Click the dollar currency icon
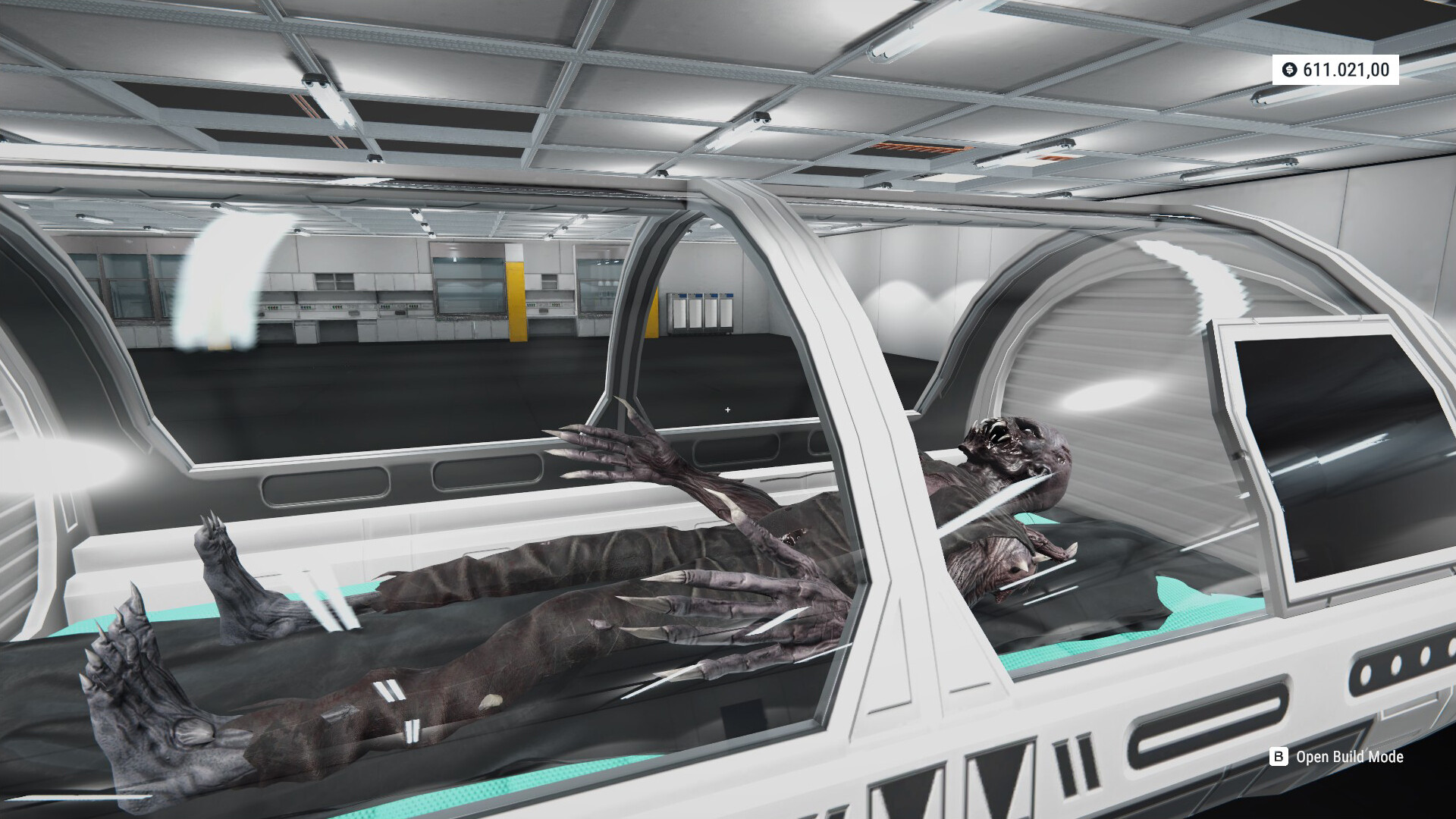Viewport: 1456px width, 819px height. click(x=1290, y=71)
